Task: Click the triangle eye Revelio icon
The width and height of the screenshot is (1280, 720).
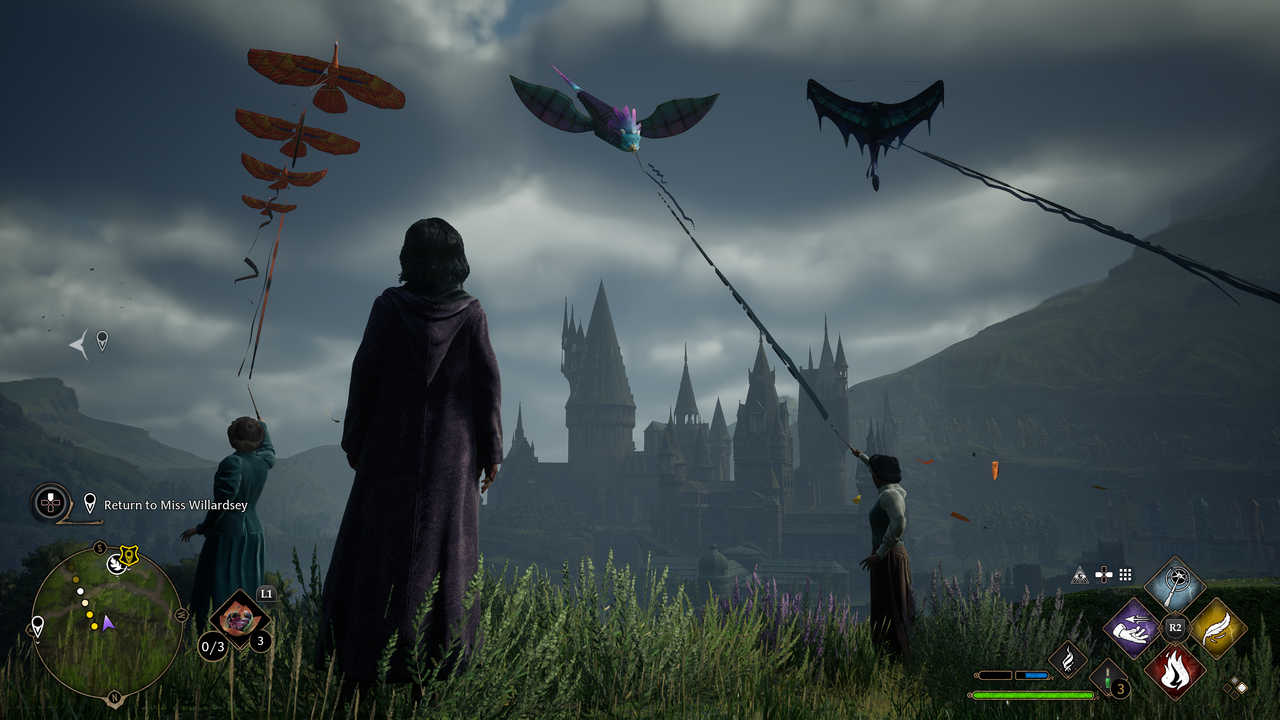Action: 1079,575
